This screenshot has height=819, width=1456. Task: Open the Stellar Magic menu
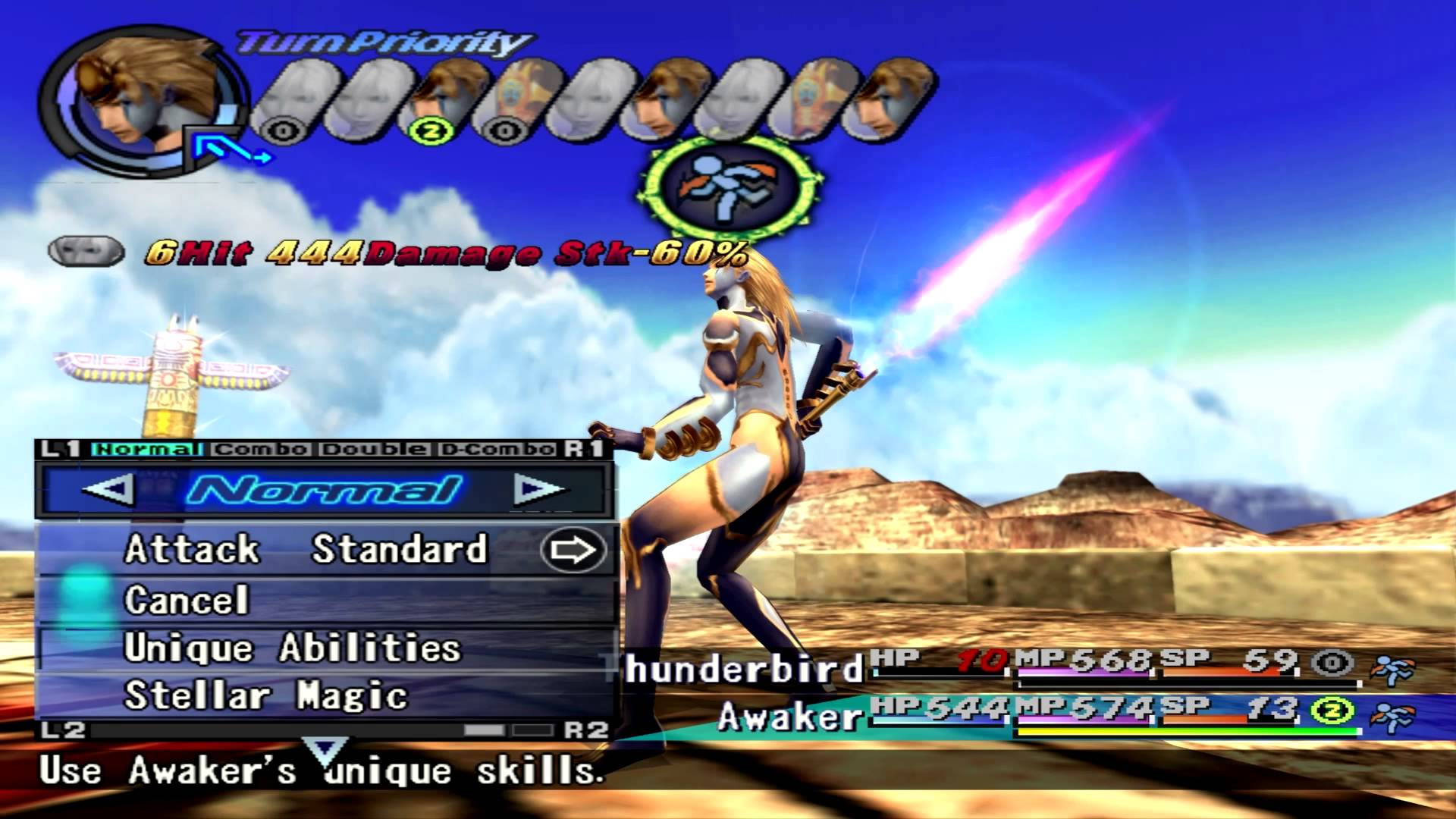pos(265,696)
